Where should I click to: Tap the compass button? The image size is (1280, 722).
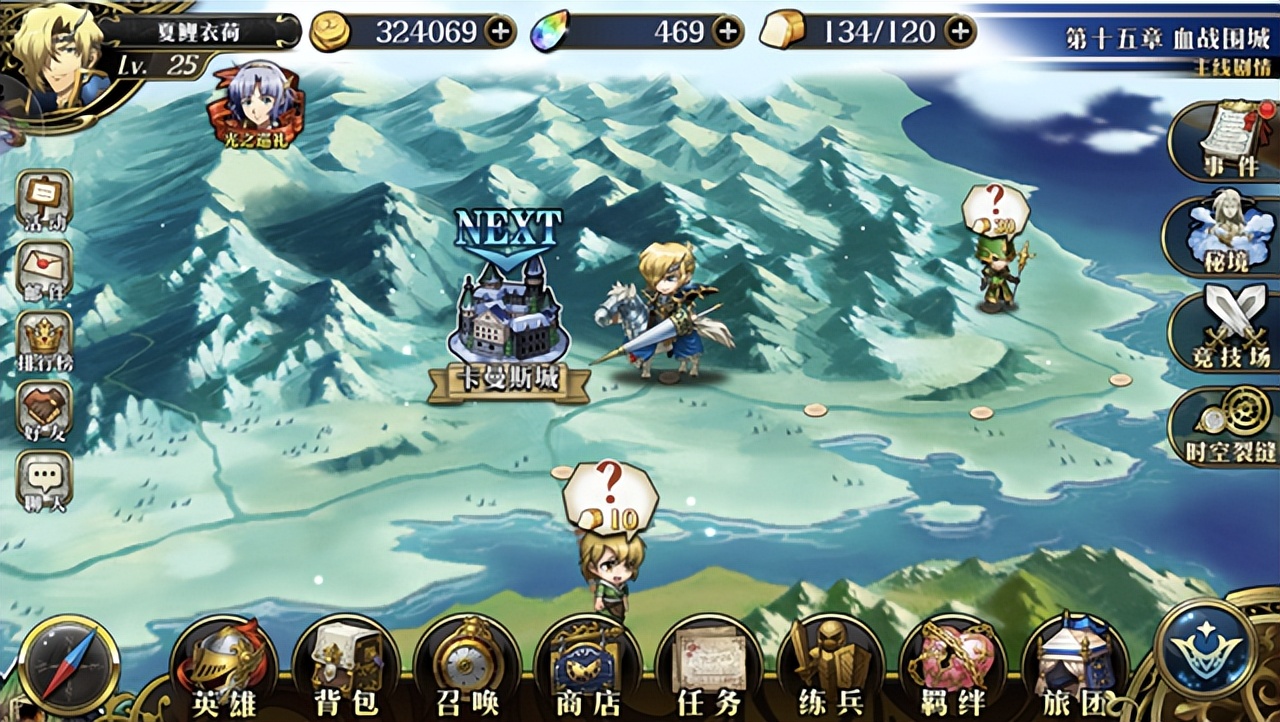[x=69, y=664]
